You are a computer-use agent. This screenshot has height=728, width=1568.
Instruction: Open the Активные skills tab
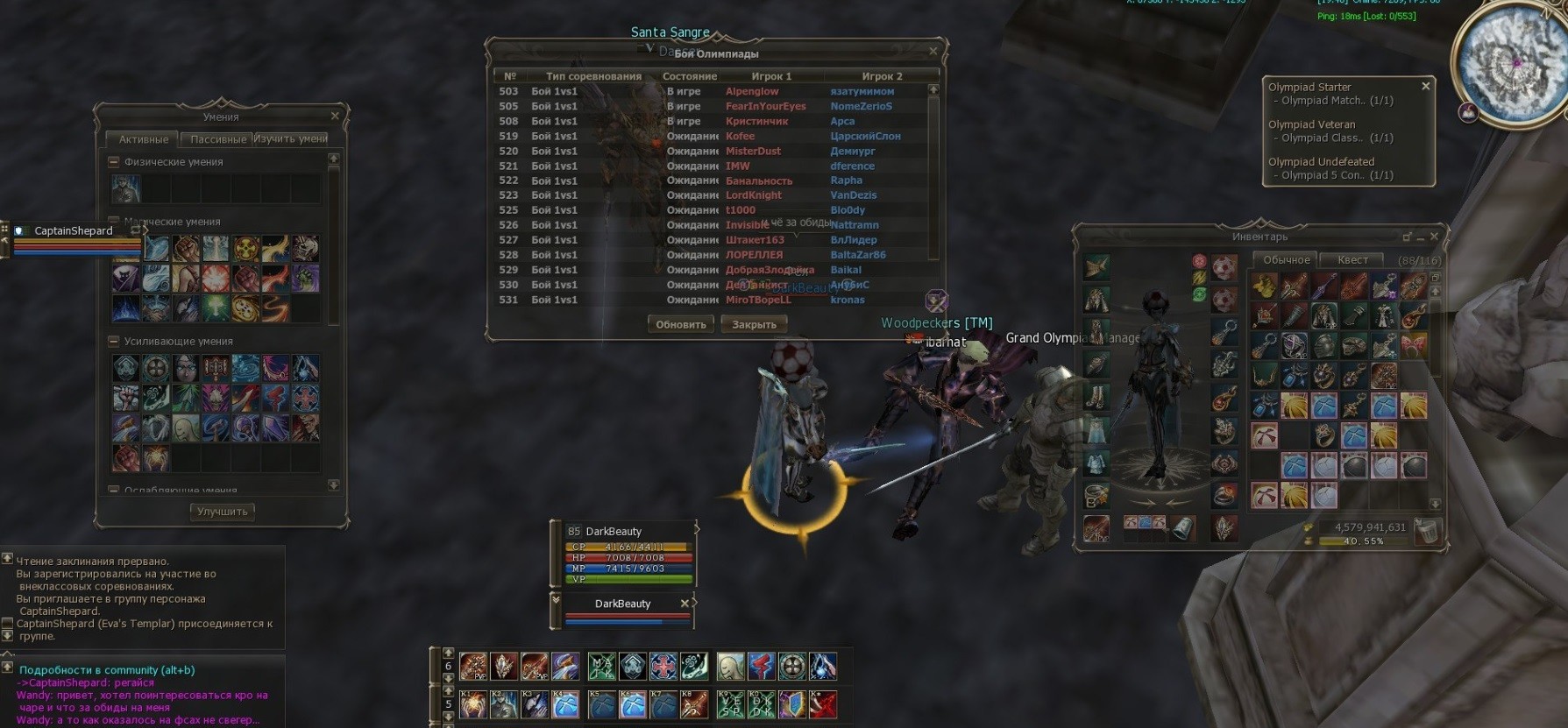(x=144, y=139)
